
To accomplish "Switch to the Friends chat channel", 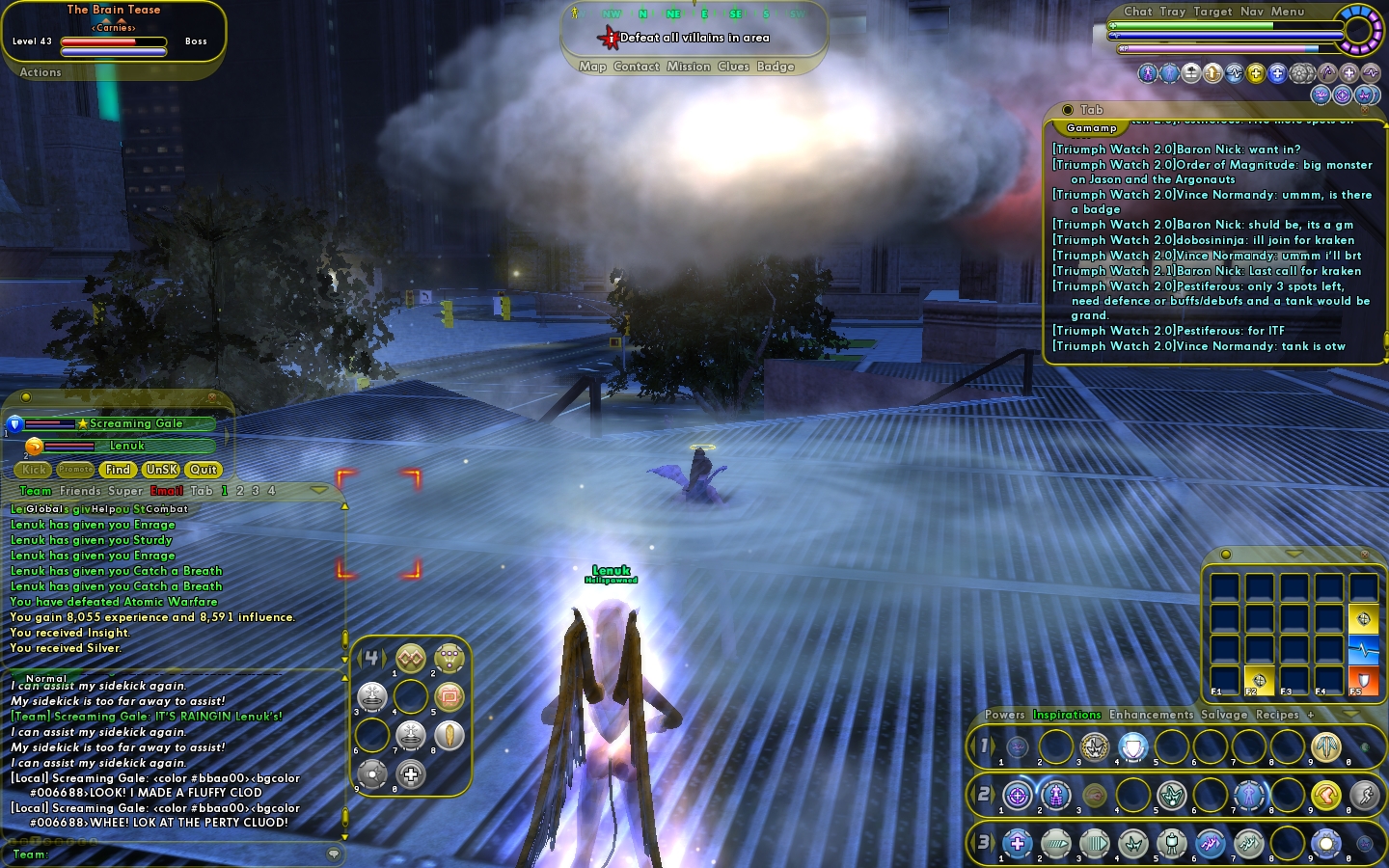I will pos(80,491).
